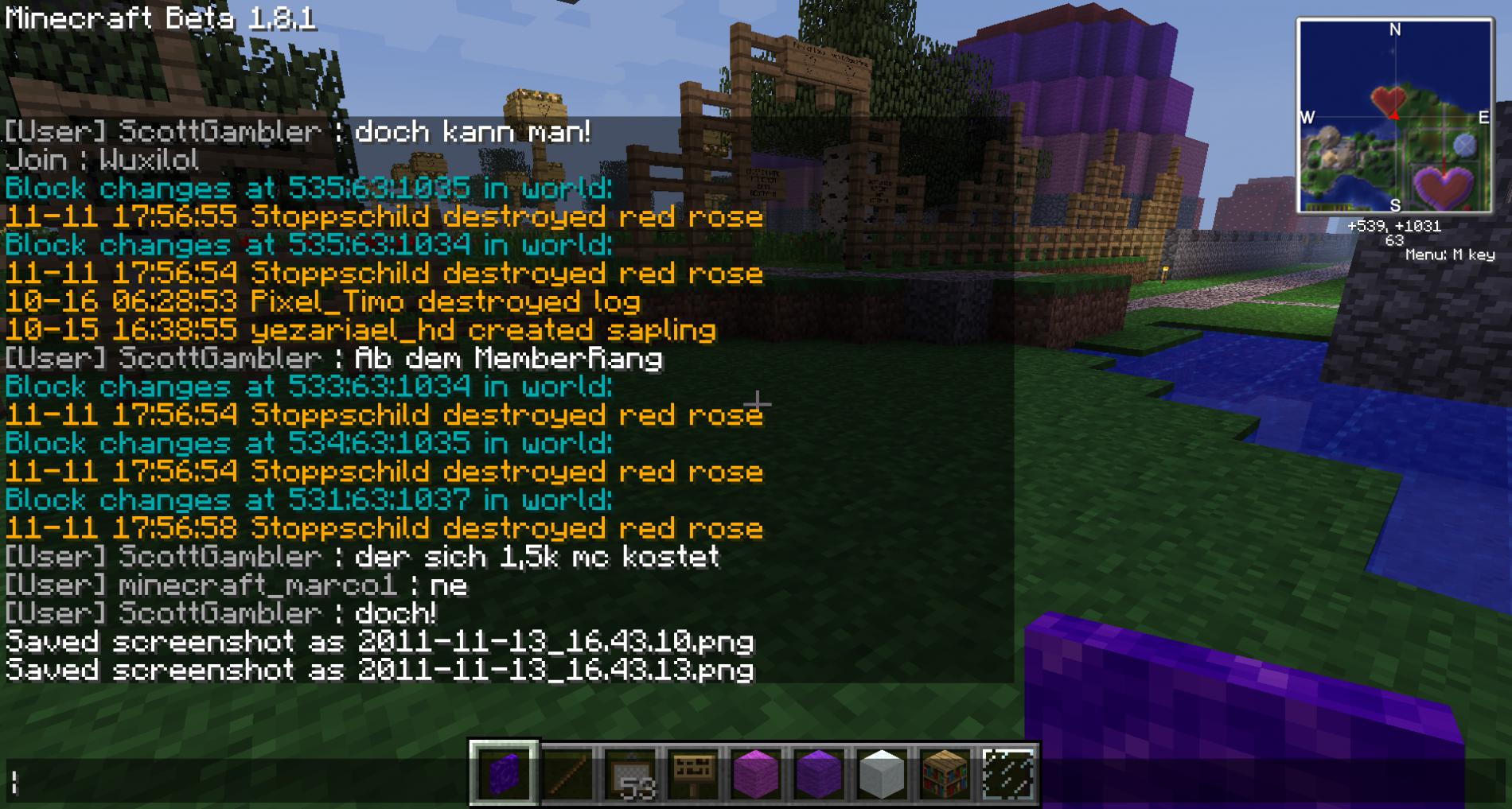Choose the painting stack of 53

[x=630, y=773]
